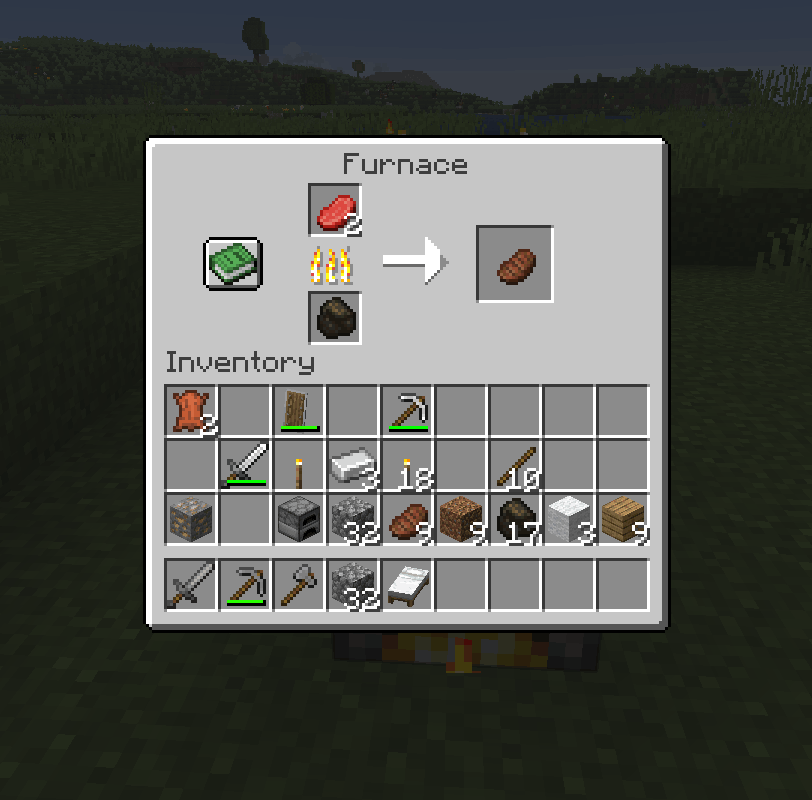Select the stone sword in the hotbar

(x=191, y=585)
